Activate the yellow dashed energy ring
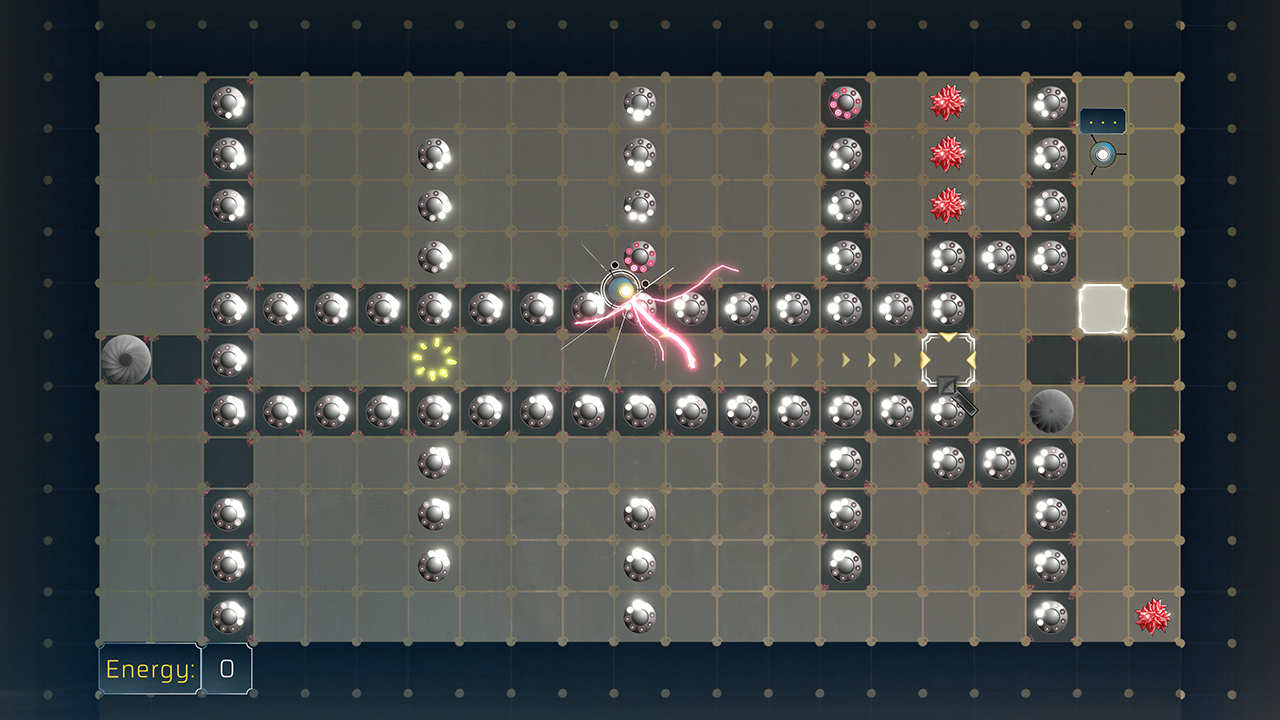 (432, 360)
